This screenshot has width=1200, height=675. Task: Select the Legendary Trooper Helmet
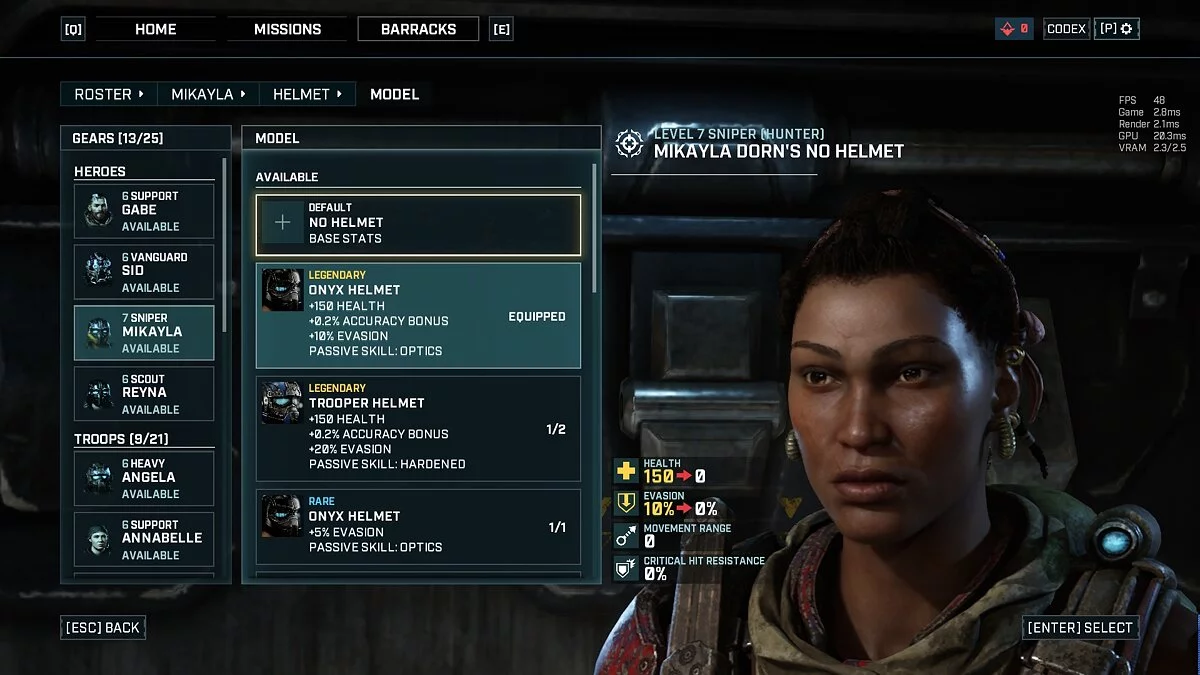(x=418, y=428)
